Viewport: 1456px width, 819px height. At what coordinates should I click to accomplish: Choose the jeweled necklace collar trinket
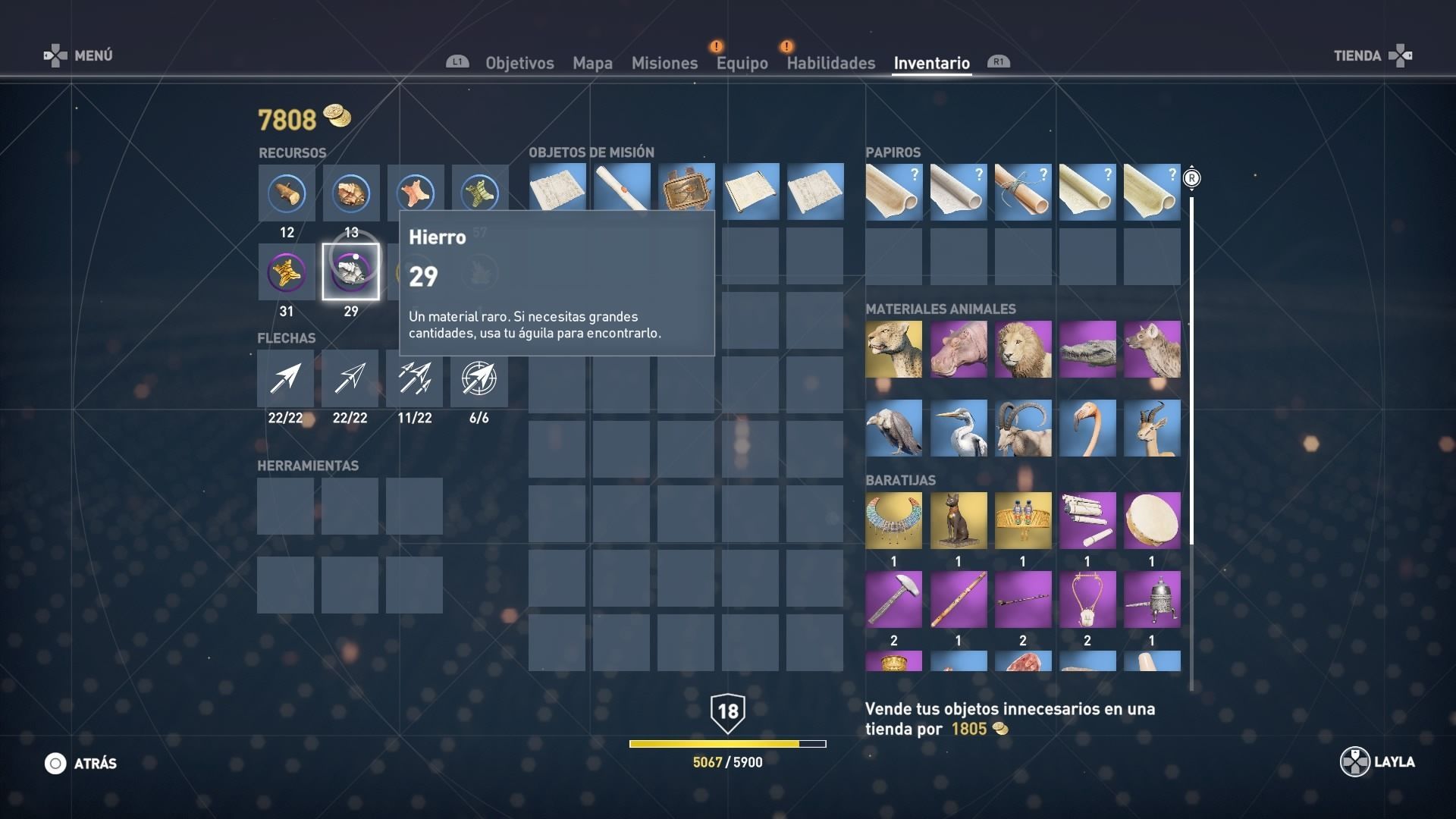(x=893, y=520)
